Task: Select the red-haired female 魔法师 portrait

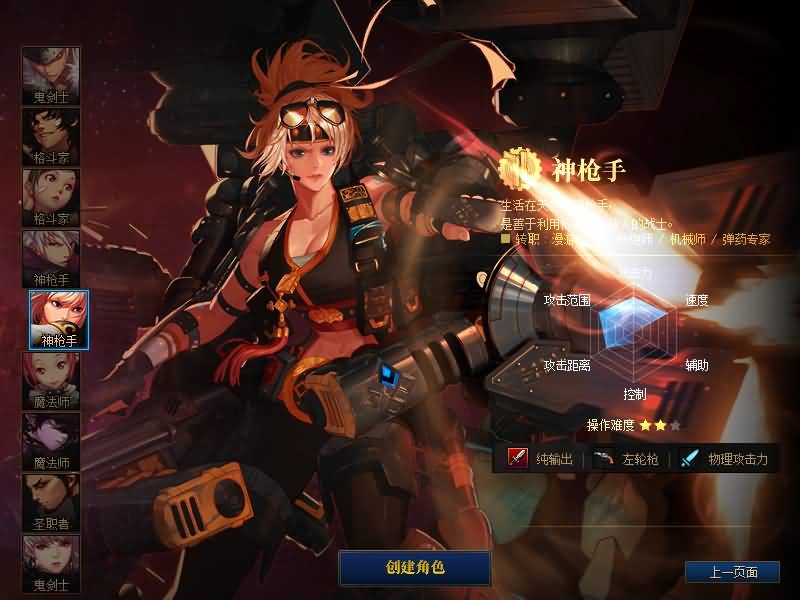Action: 51,380
